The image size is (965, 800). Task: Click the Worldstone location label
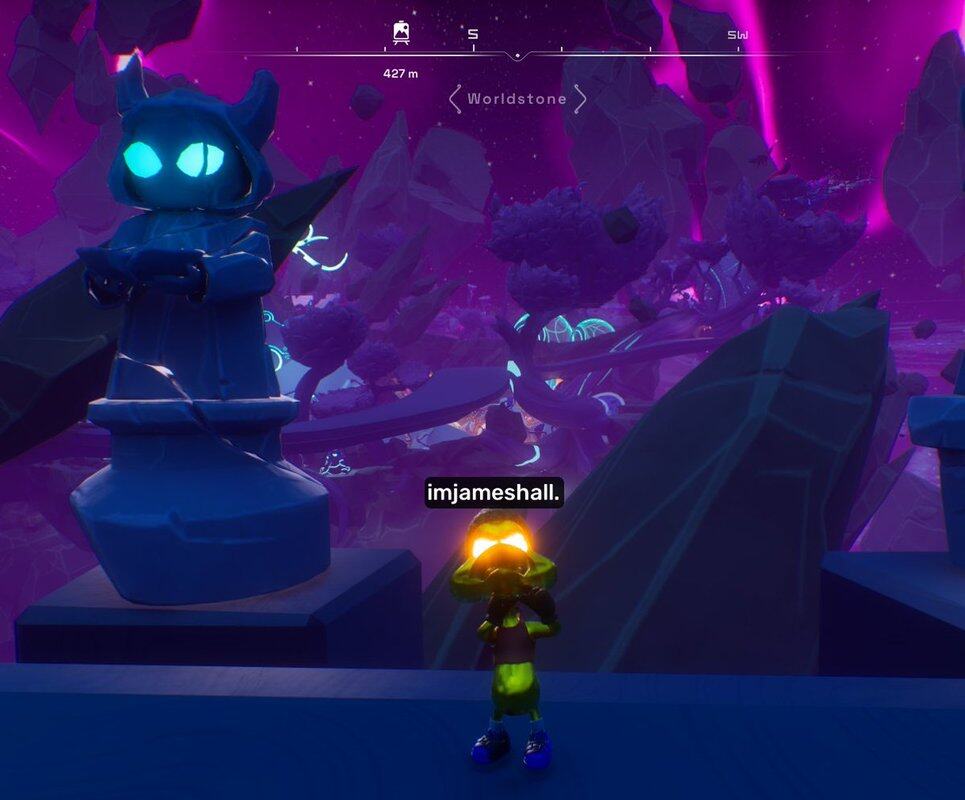[517, 99]
